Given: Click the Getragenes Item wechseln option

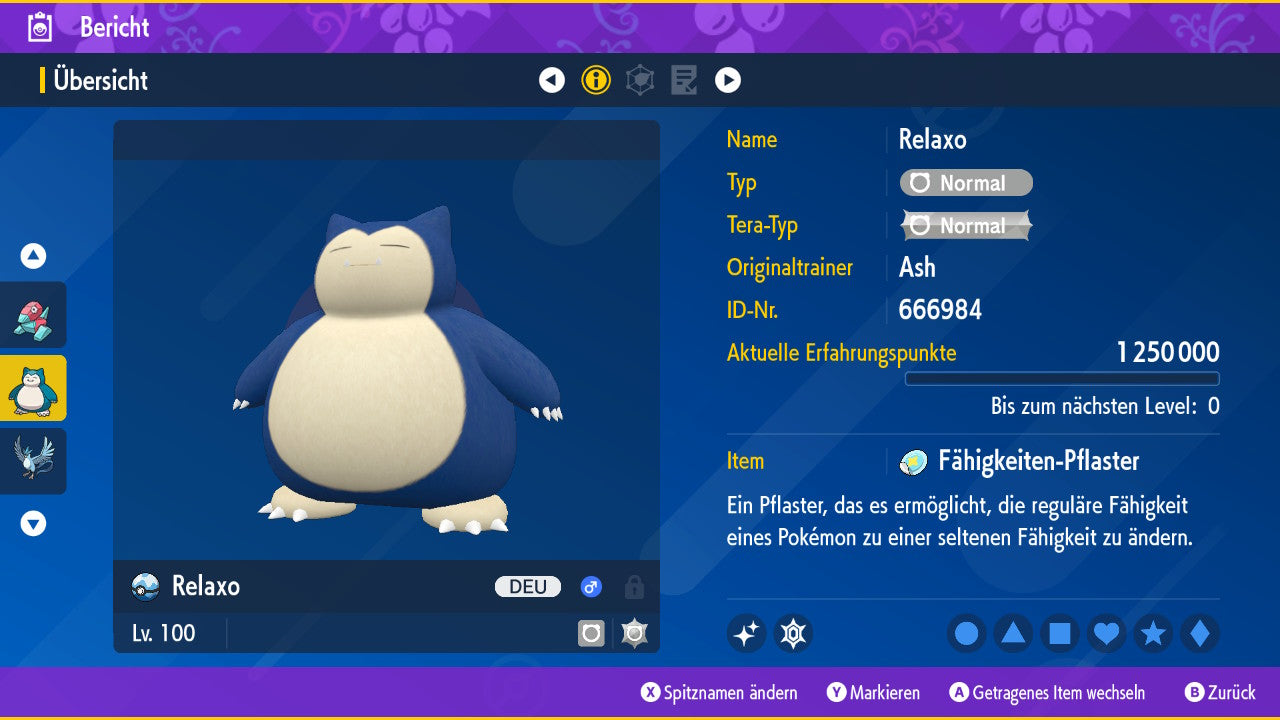Looking at the screenshot, I should (x=1047, y=693).
